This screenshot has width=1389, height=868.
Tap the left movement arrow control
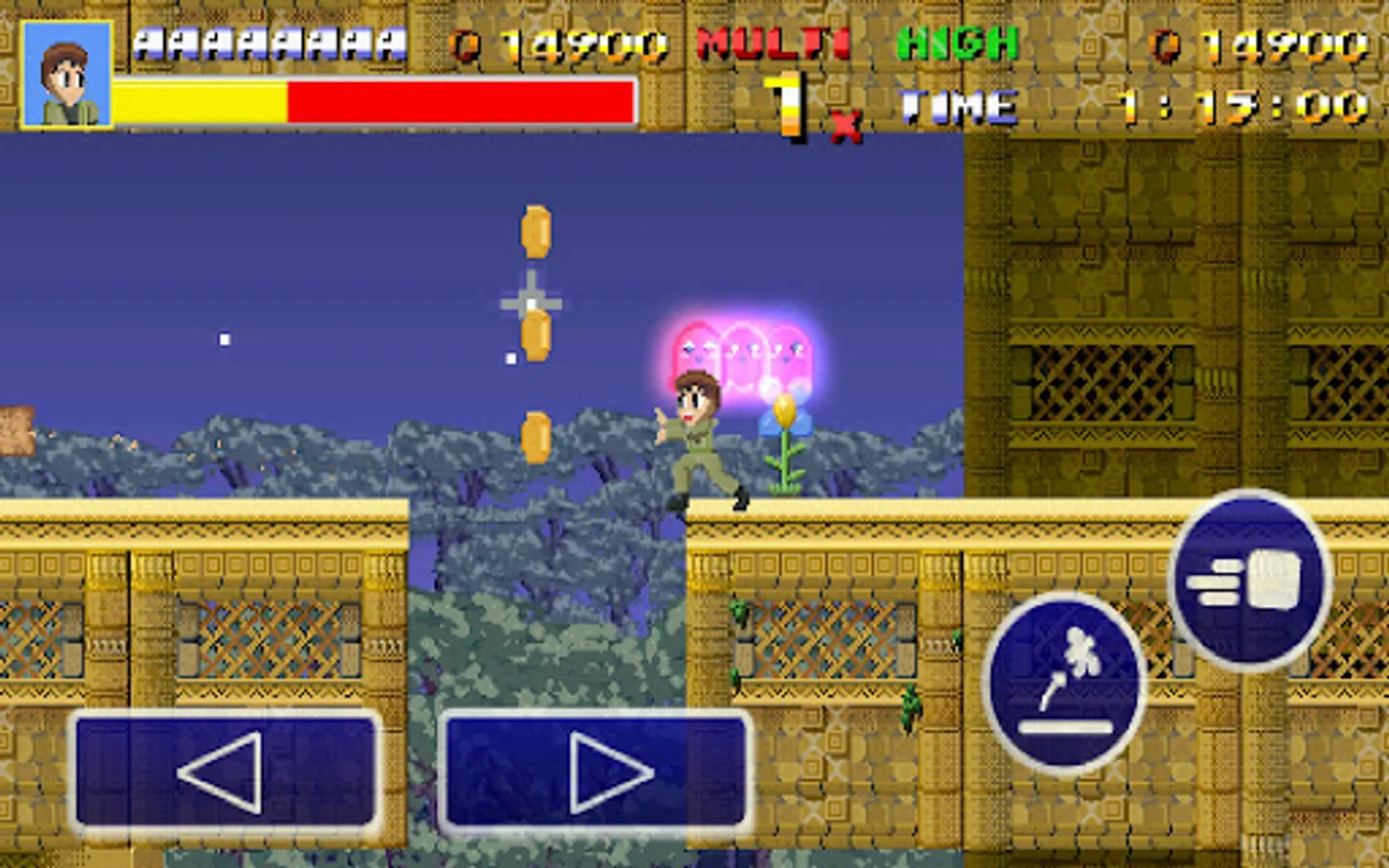224,770
